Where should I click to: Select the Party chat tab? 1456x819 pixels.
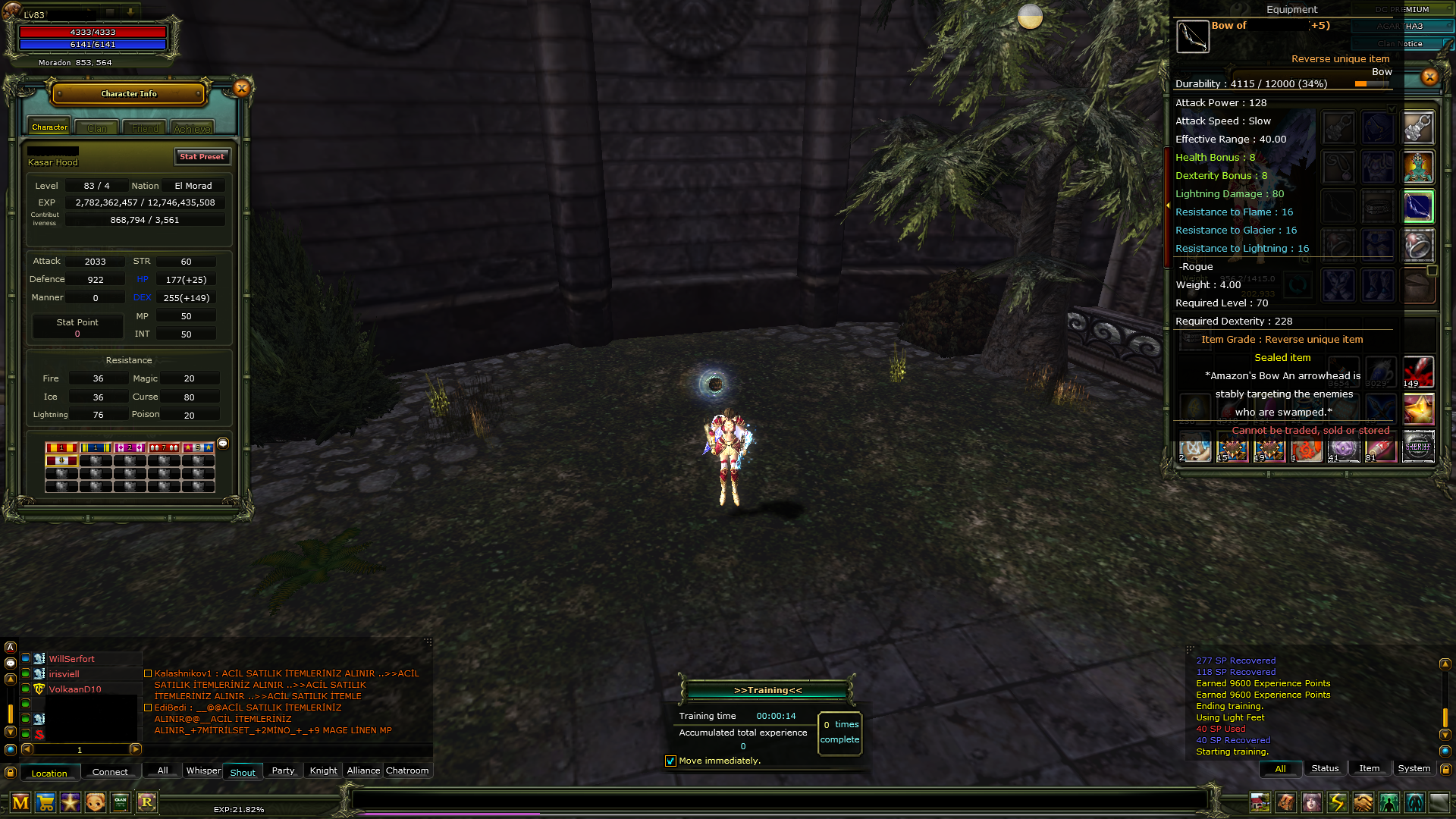(283, 770)
